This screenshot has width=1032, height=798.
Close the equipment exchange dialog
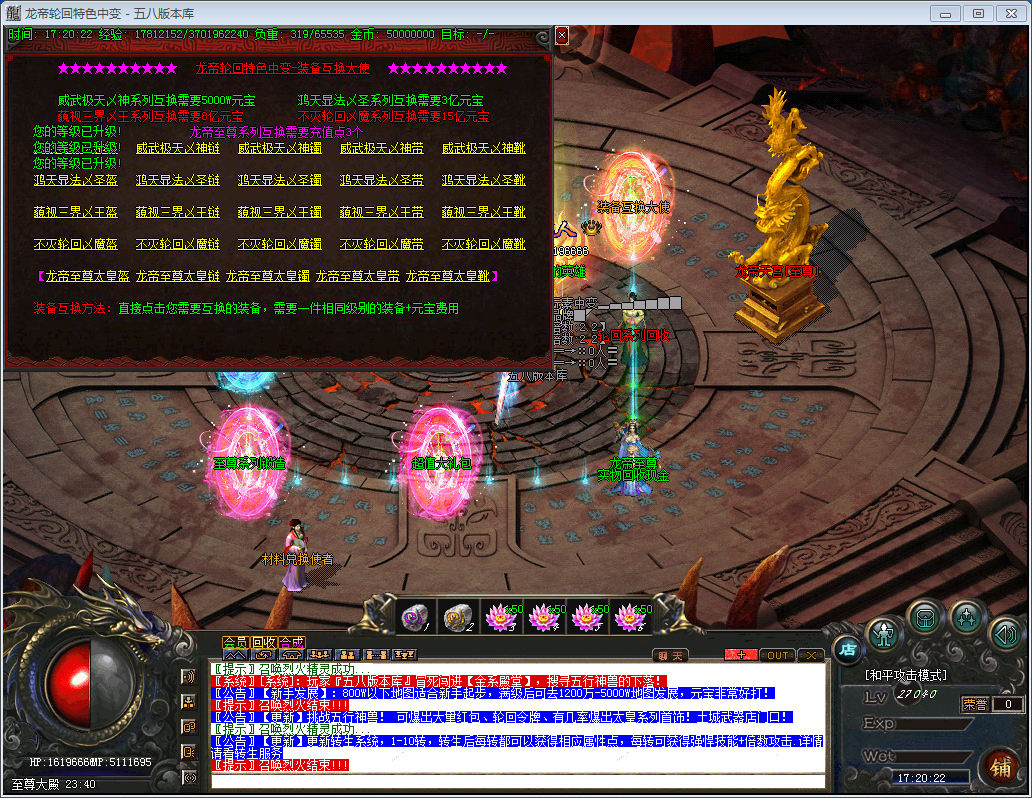coord(562,35)
